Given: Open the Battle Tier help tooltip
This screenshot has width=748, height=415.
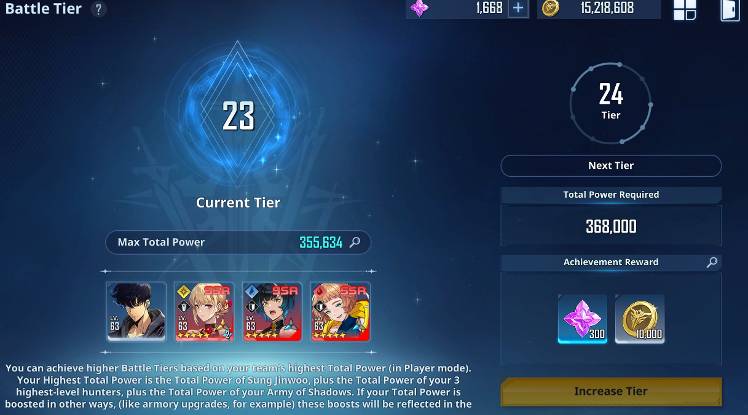Looking at the screenshot, I should (x=98, y=9).
